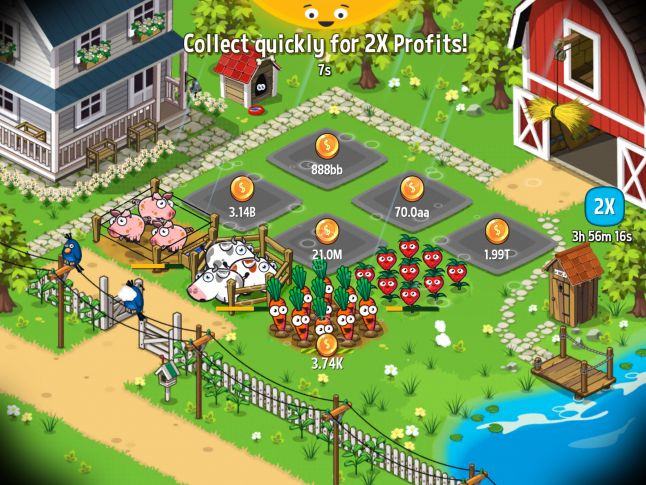Viewport: 646px width, 485px height.
Task: Tap the 21.0M coin
Action: 327,232
